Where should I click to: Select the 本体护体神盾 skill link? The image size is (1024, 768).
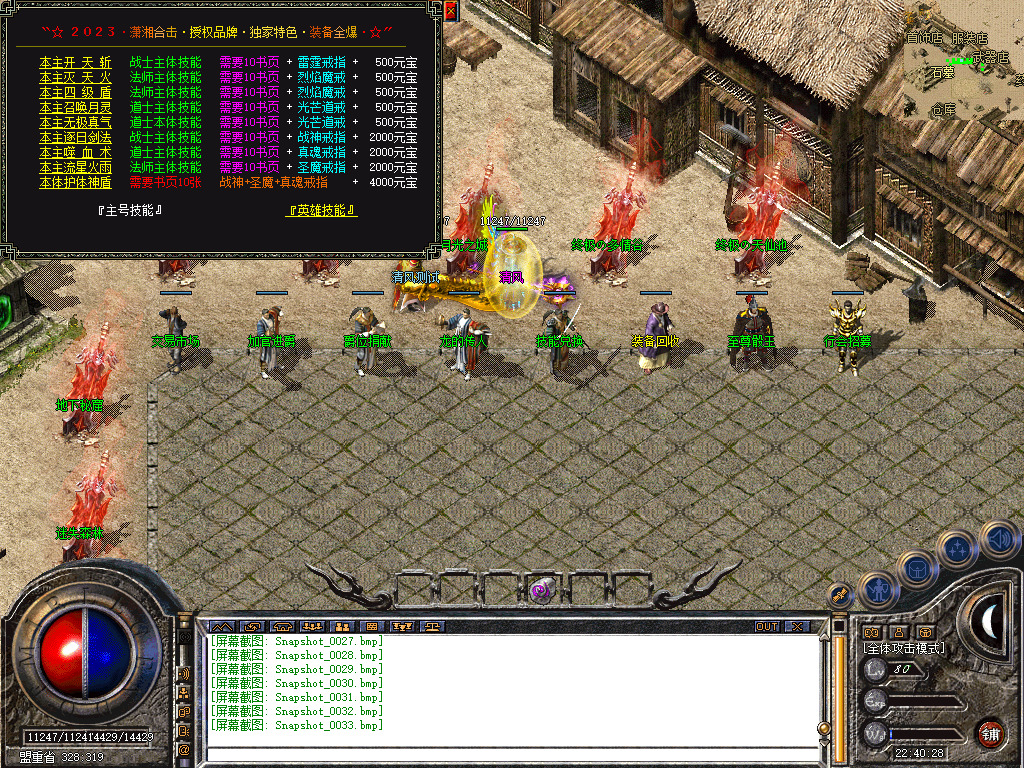(x=75, y=182)
